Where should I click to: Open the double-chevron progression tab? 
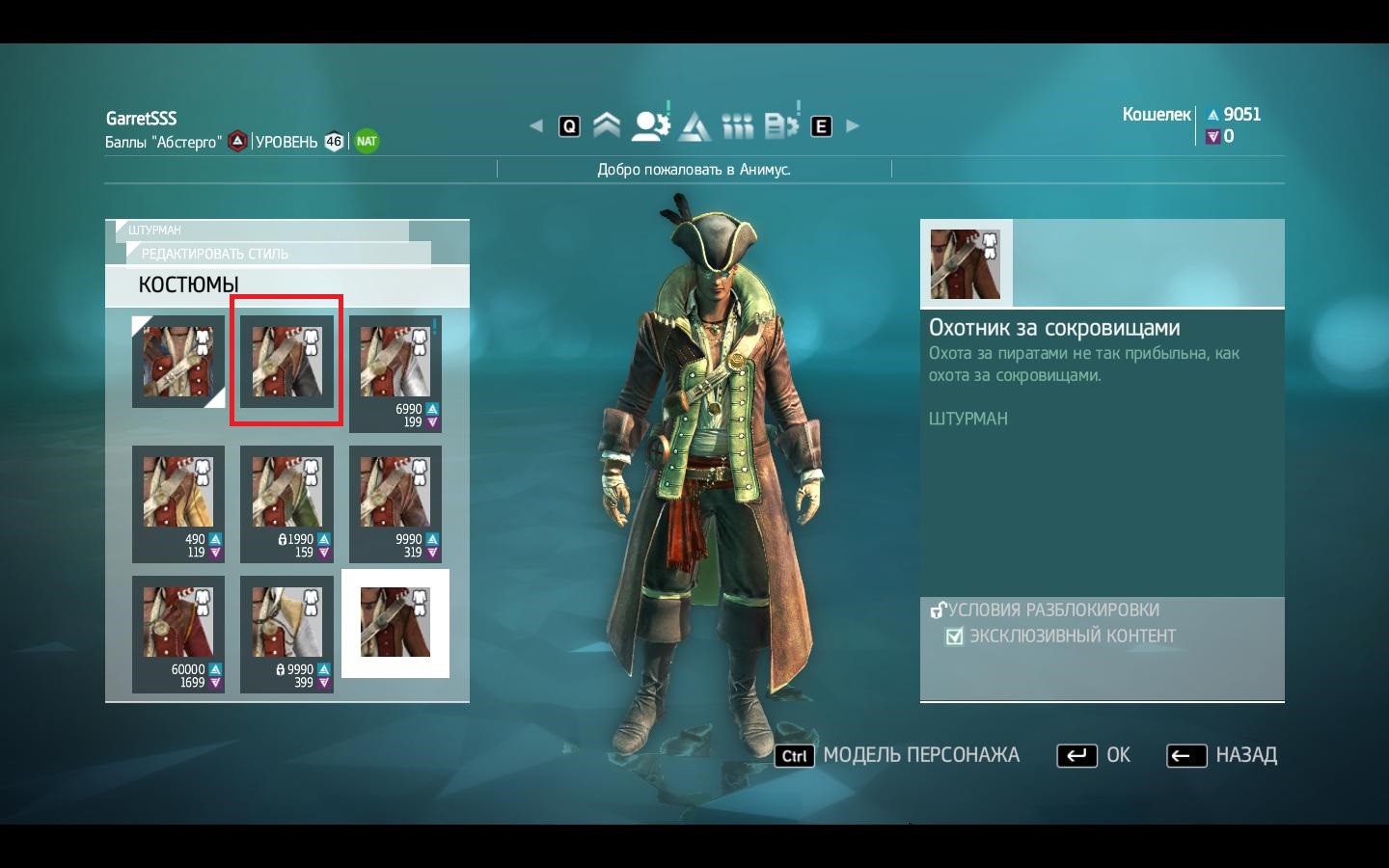(607, 125)
